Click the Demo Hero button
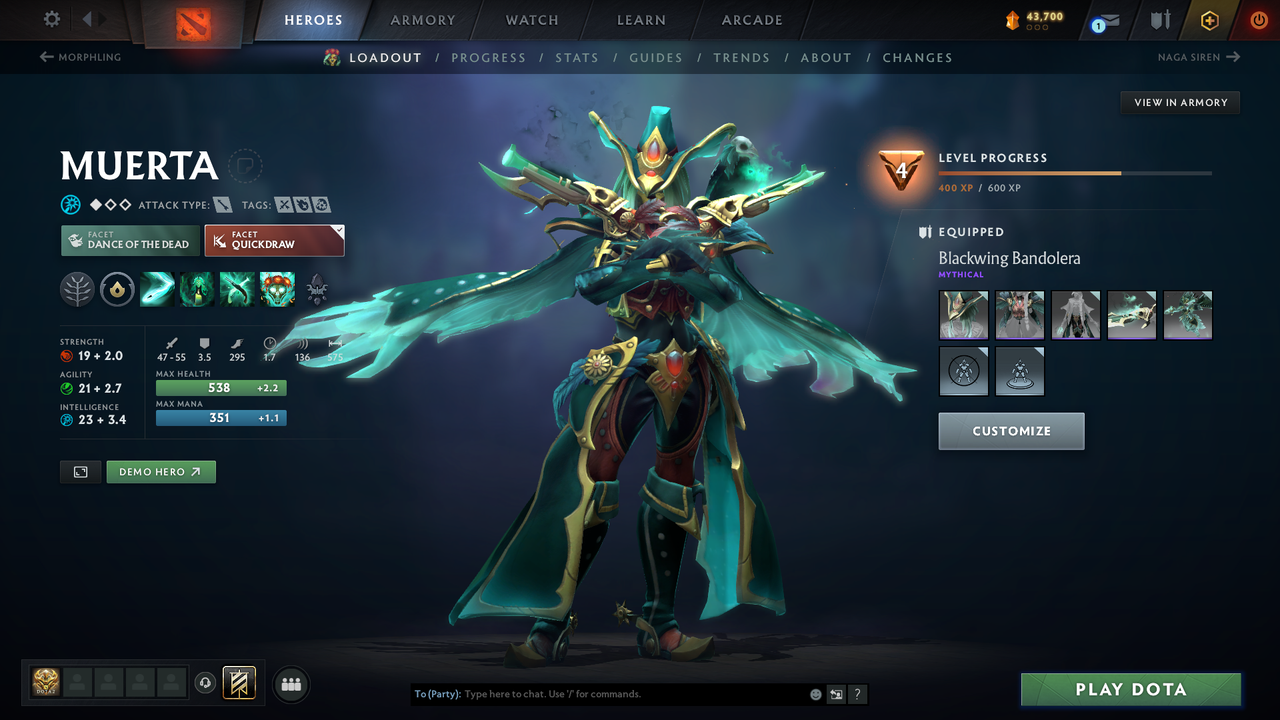Viewport: 1280px width, 720px height. pos(160,471)
